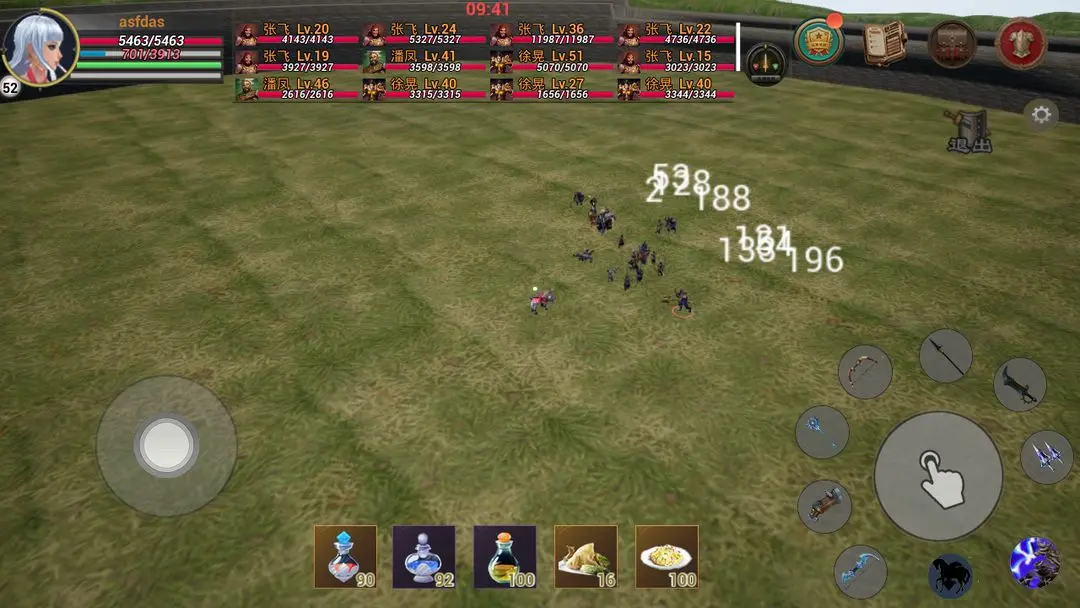
Task: Tap the main attack hand button
Action: click(x=938, y=476)
